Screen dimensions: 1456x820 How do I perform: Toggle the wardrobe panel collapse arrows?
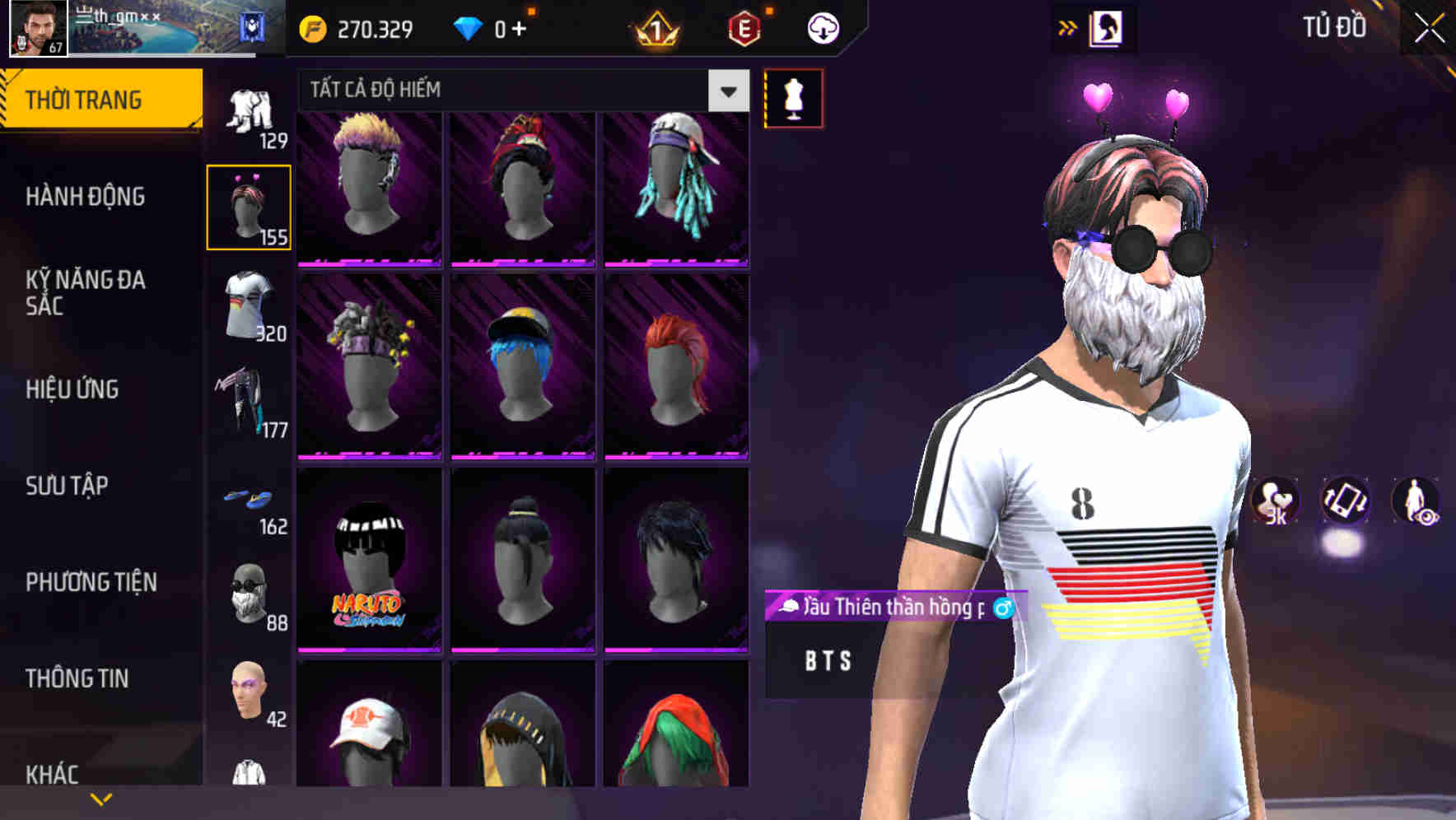(1068, 26)
